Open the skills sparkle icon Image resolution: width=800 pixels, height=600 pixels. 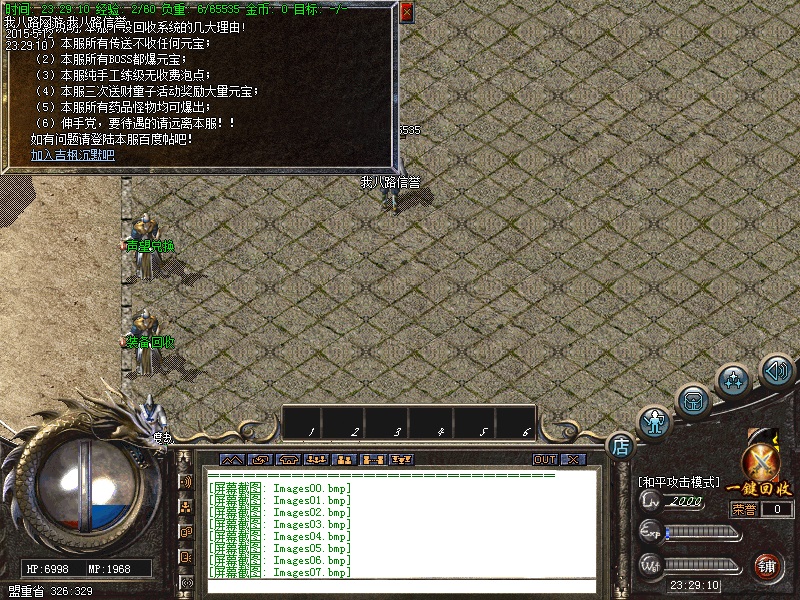[x=736, y=381]
